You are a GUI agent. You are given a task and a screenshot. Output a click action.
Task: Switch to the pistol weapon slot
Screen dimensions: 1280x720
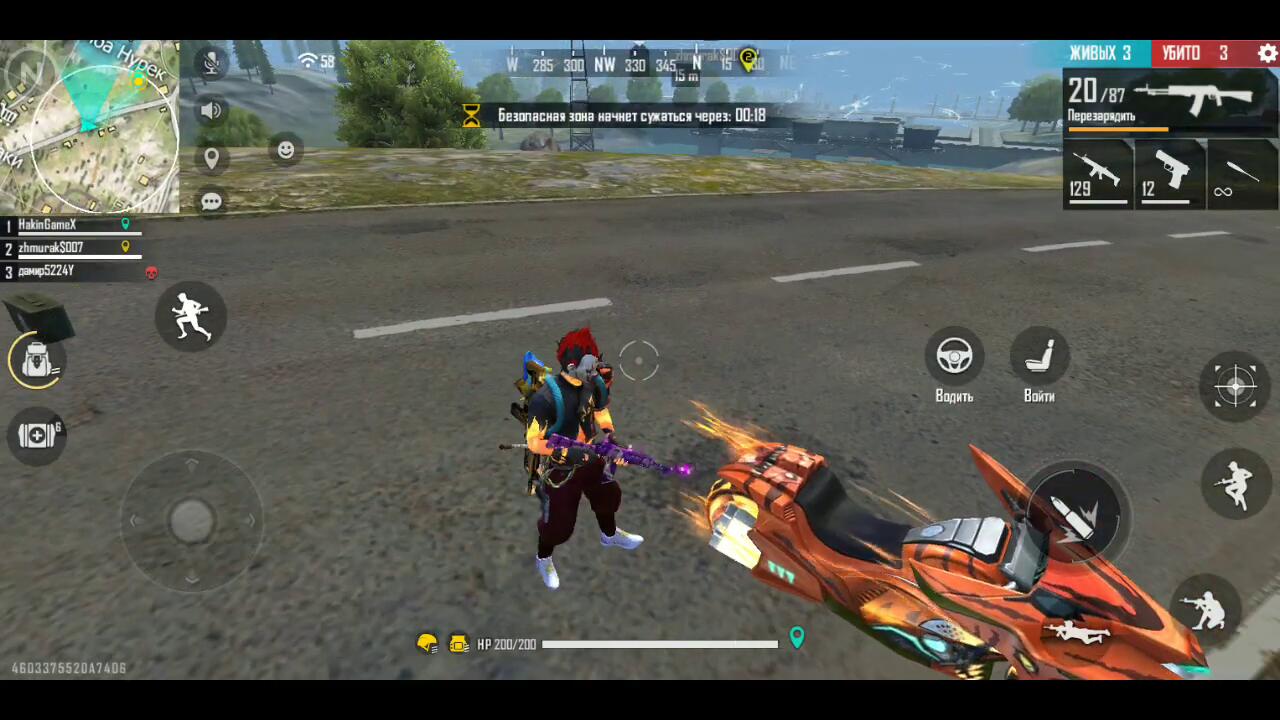point(1170,173)
